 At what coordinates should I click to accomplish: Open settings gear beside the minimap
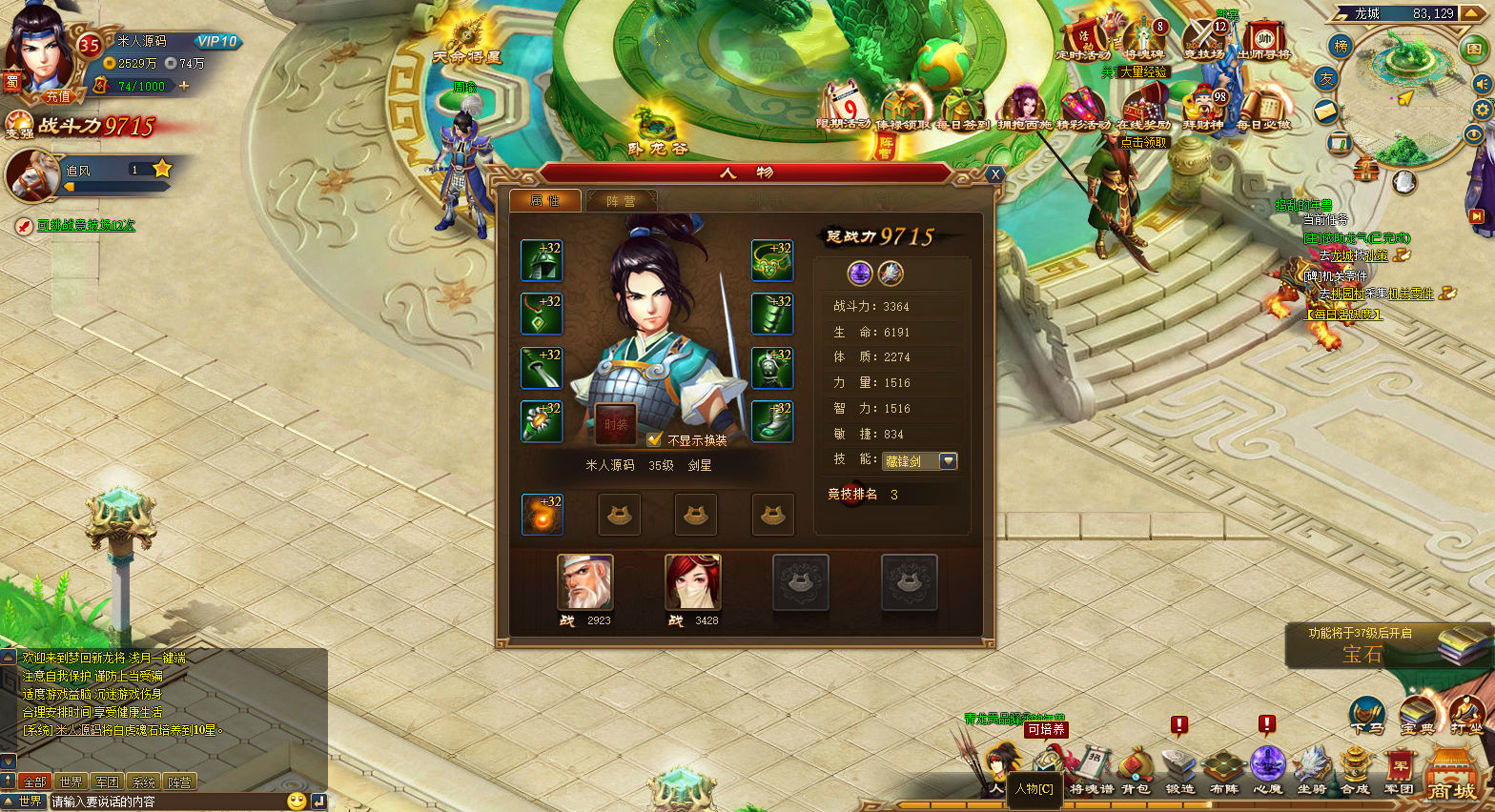tap(1482, 110)
